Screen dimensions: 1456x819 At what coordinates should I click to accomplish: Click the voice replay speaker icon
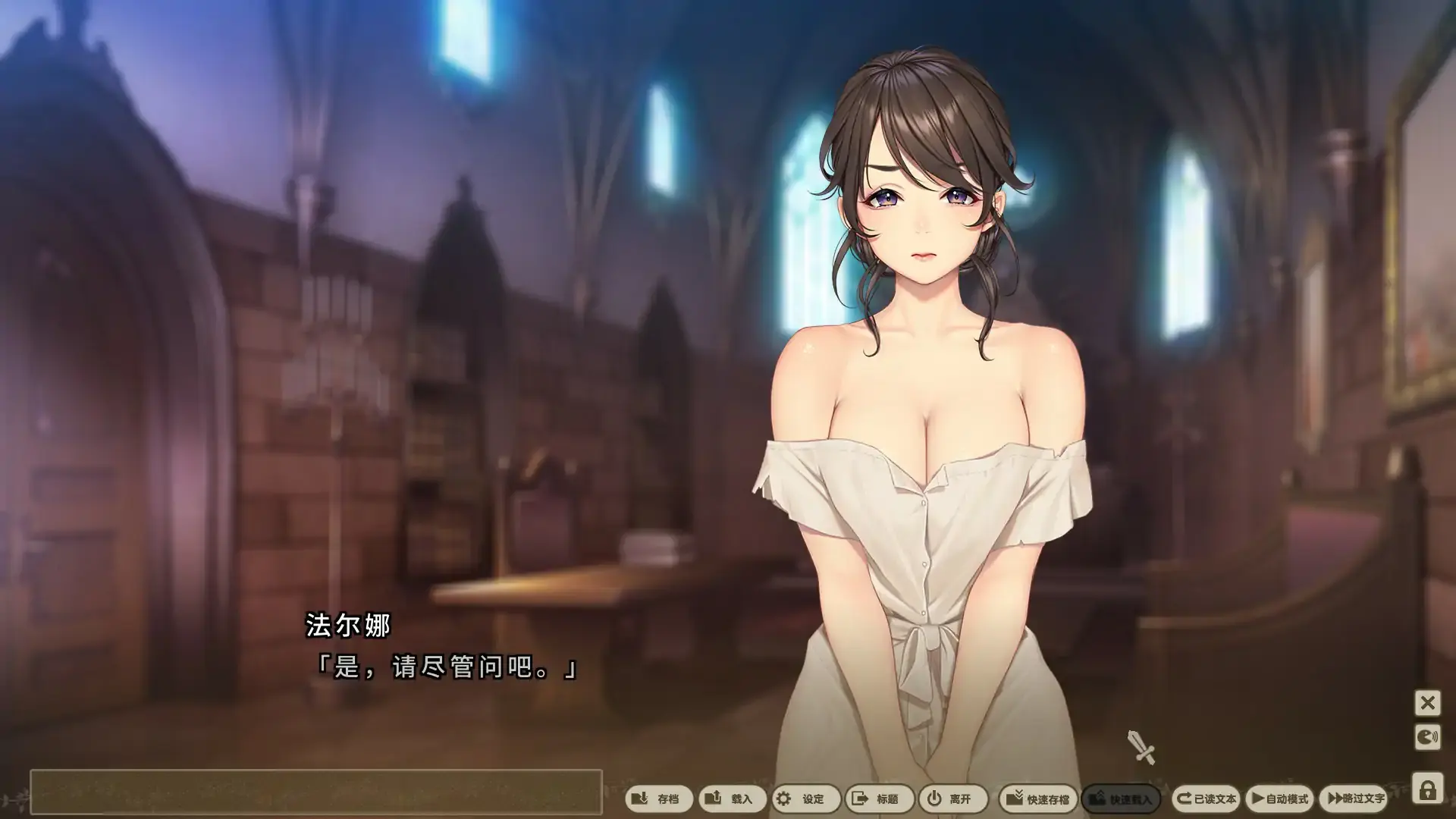coord(1427,737)
